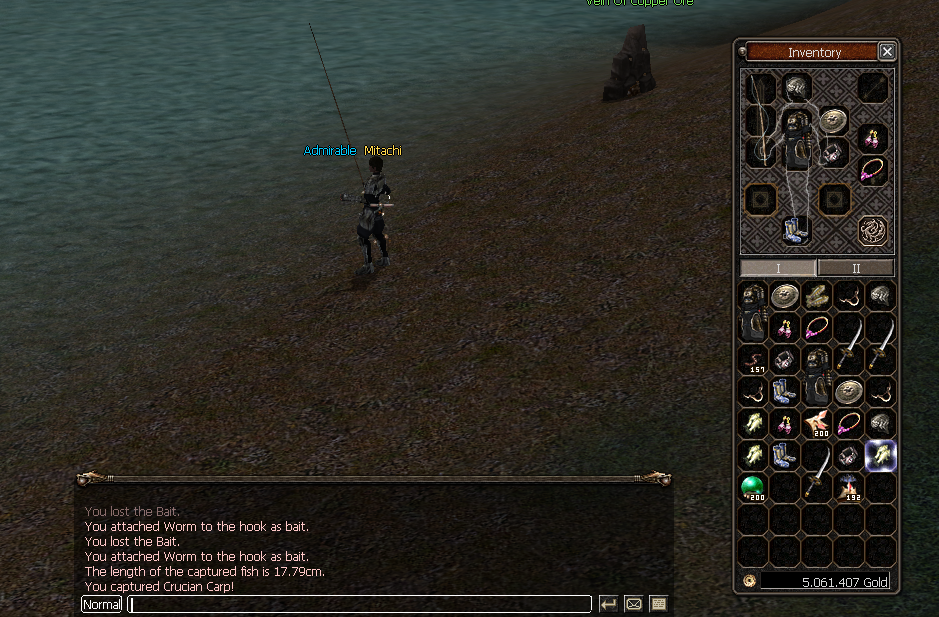Select the equipped pink earrings slot
This screenshot has height=617, width=939.
click(x=873, y=136)
